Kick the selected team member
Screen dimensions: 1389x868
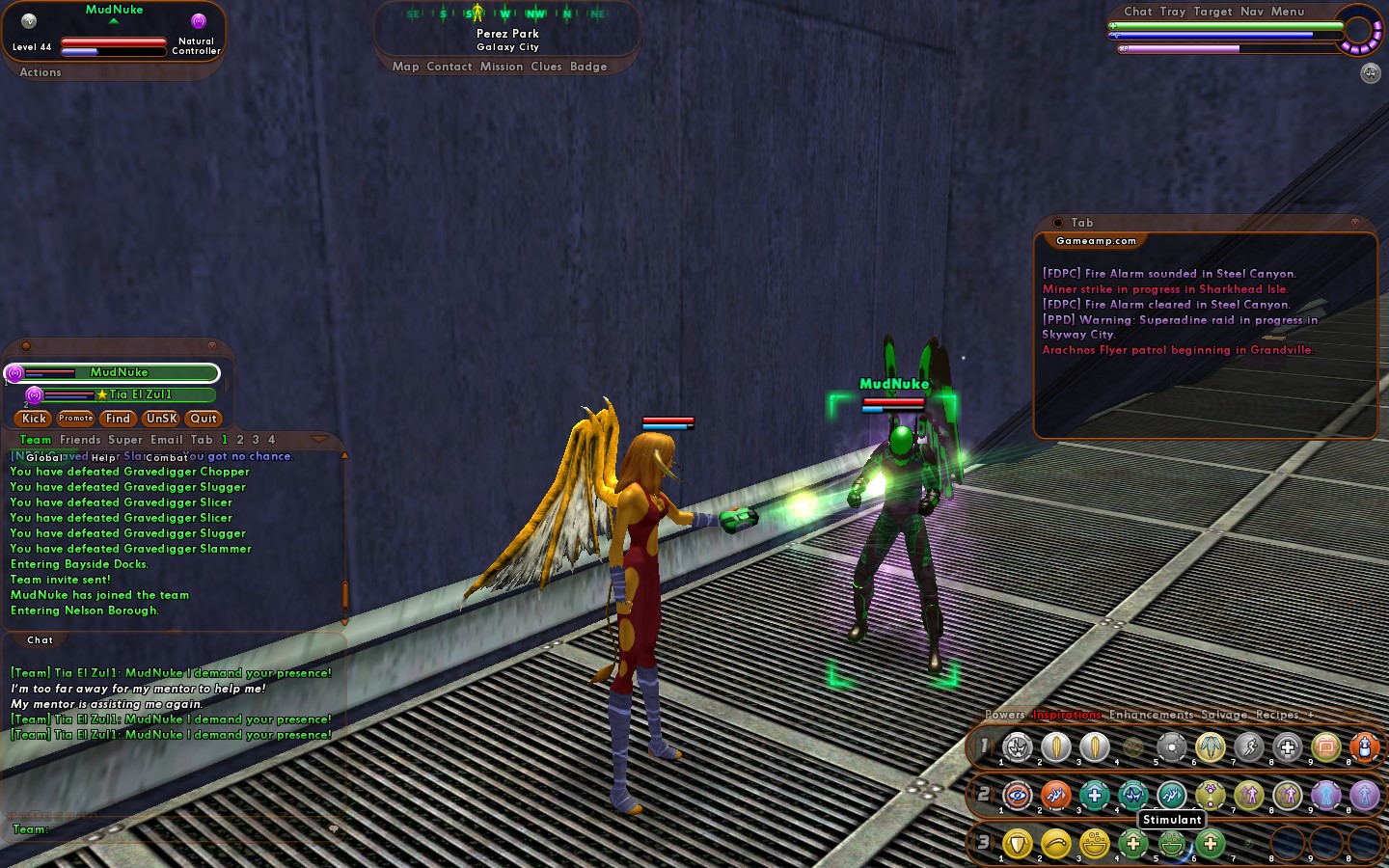point(34,419)
